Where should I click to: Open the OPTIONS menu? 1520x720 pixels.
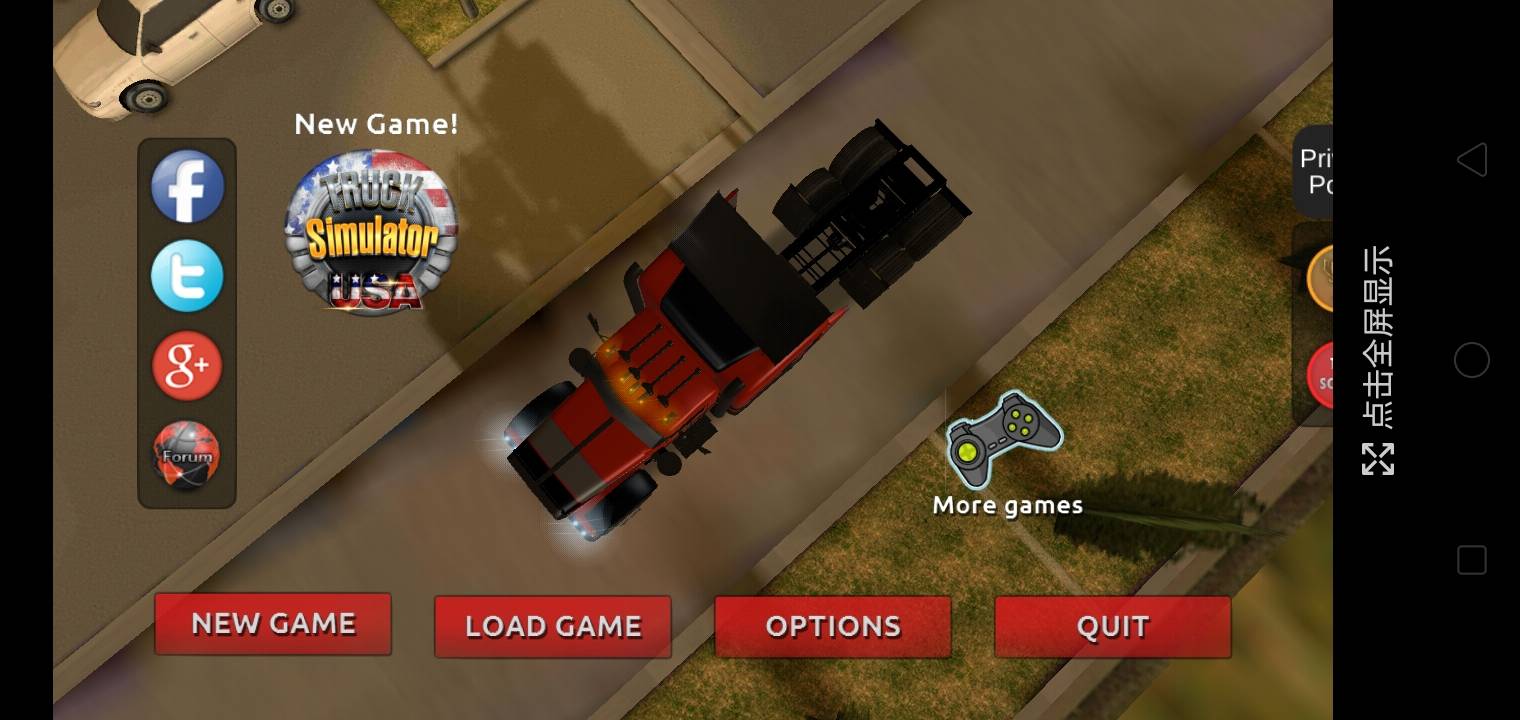832,626
